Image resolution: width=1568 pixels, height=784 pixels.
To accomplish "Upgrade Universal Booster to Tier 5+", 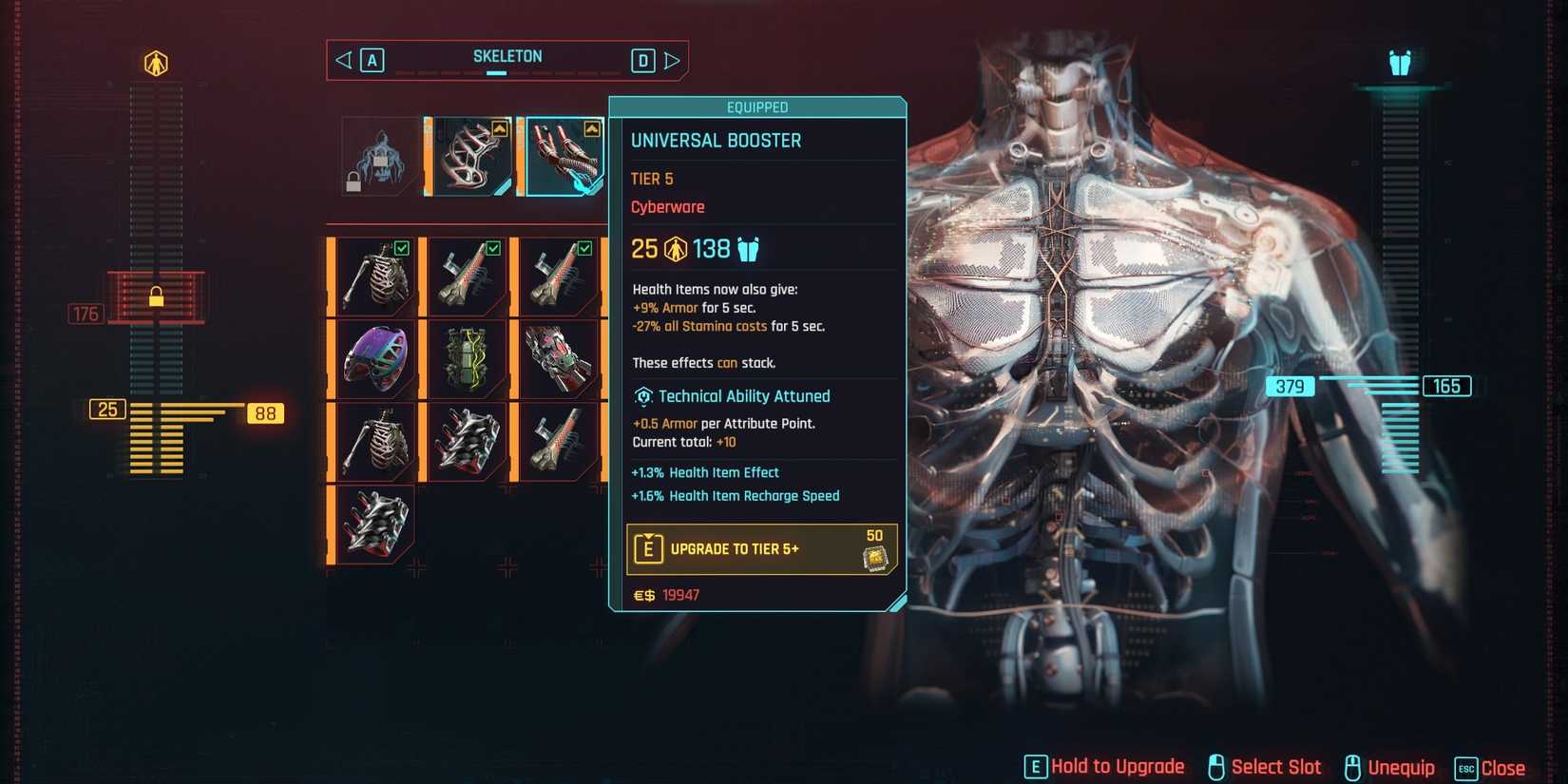I will click(760, 549).
